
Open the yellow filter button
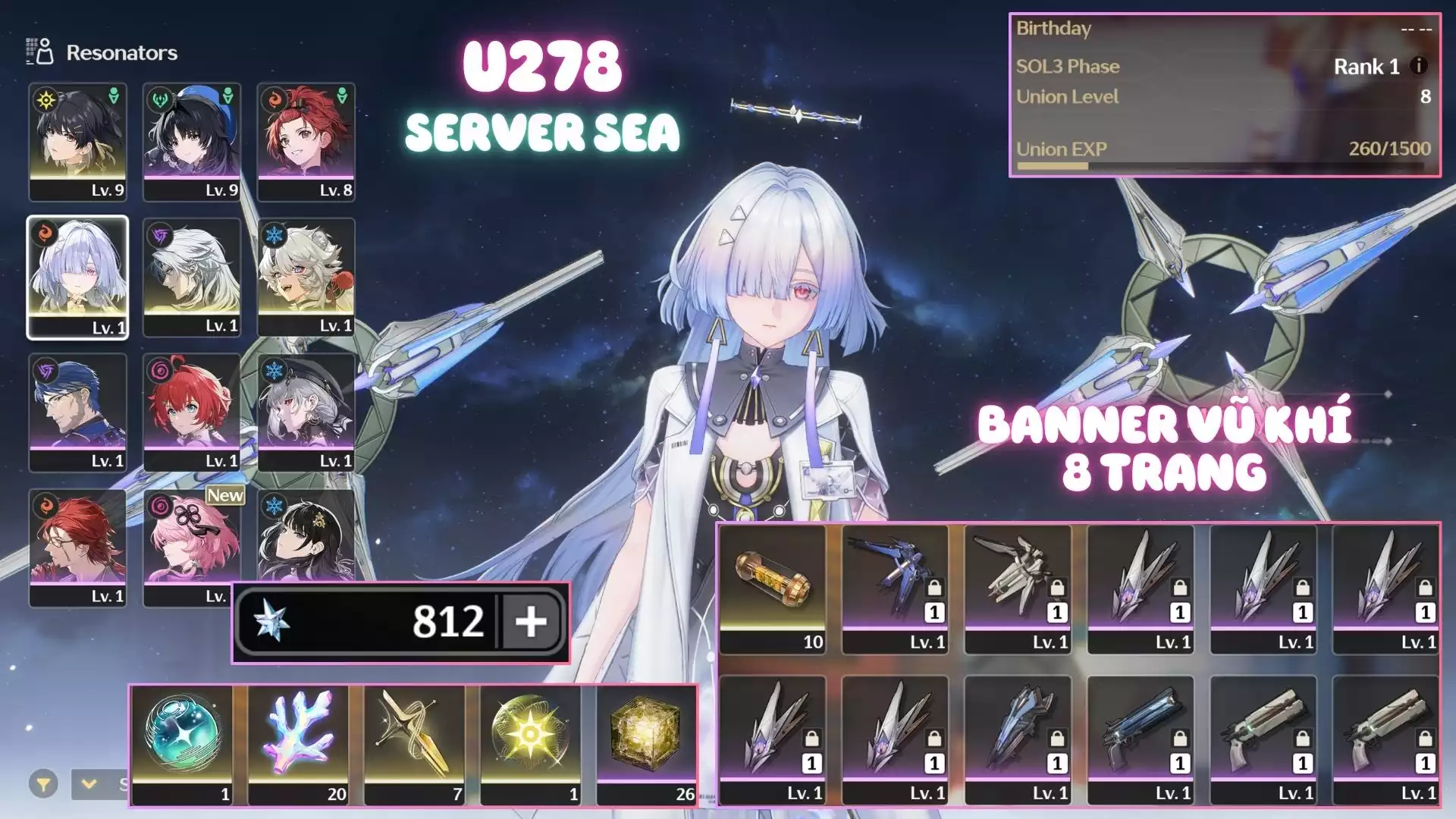(x=43, y=783)
